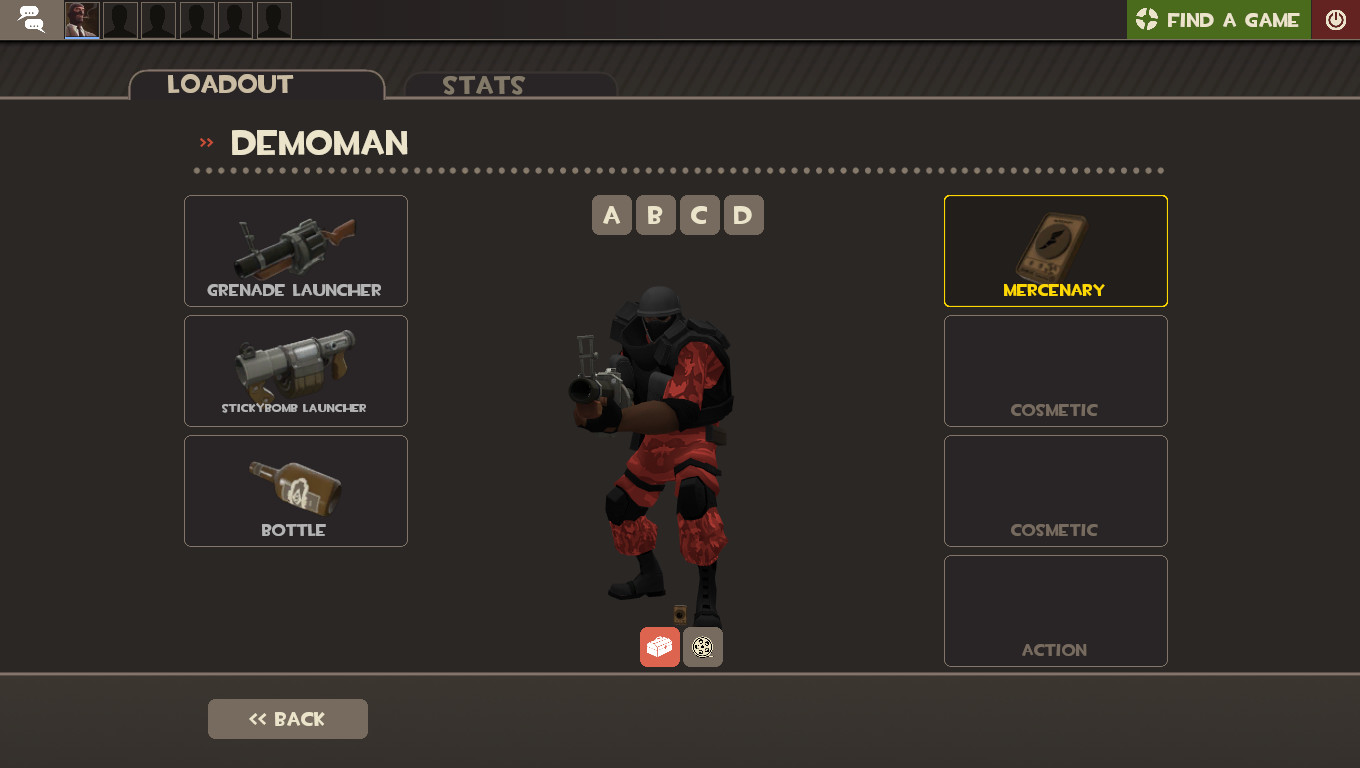Click the red crafting brick icon below Demoman
The height and width of the screenshot is (768, 1360).
click(660, 647)
